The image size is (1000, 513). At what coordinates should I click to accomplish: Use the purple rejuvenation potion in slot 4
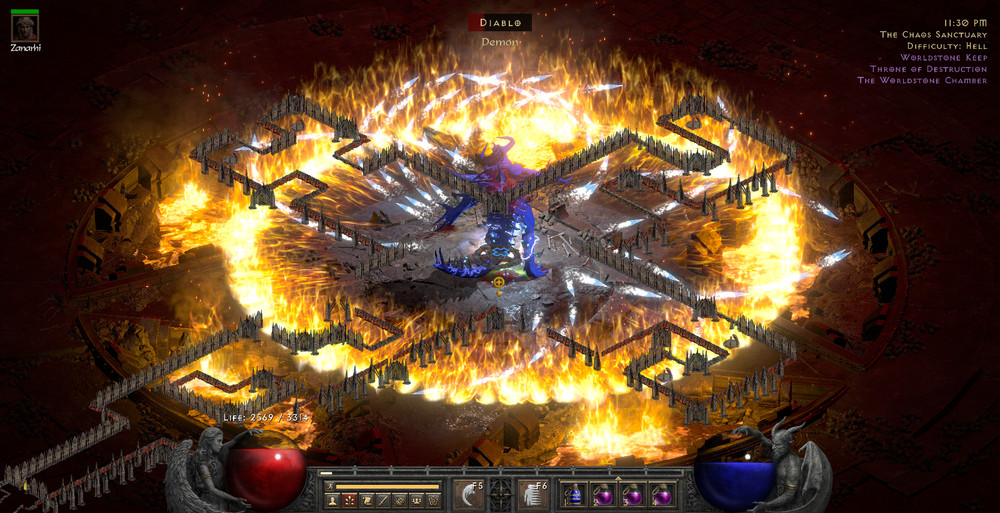tap(661, 494)
